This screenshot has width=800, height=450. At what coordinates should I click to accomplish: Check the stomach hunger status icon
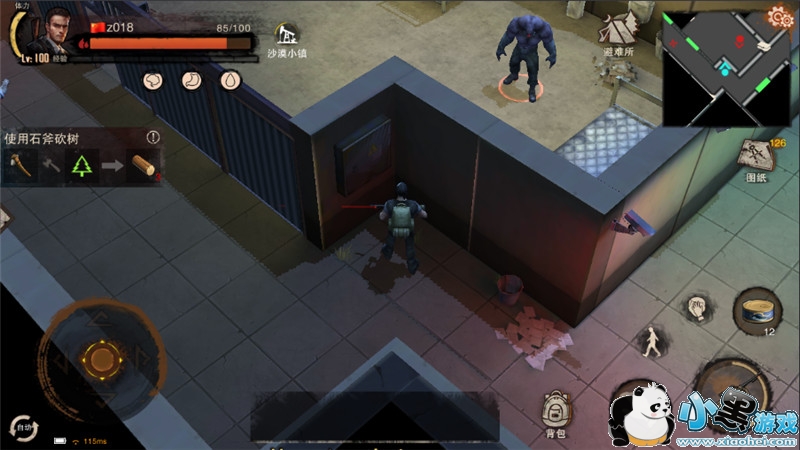192,80
